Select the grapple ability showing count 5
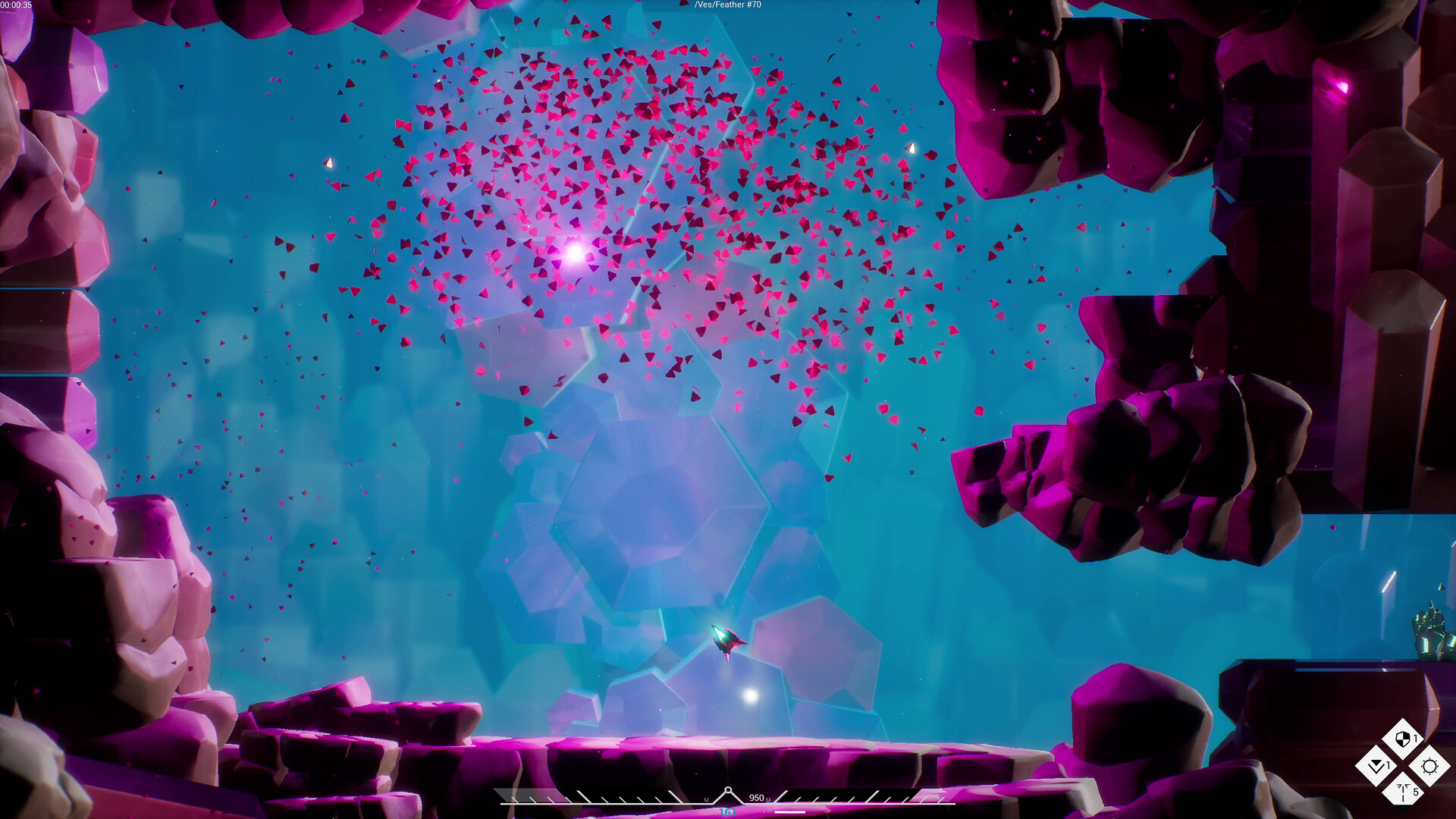Image resolution: width=1456 pixels, height=819 pixels. (1402, 792)
